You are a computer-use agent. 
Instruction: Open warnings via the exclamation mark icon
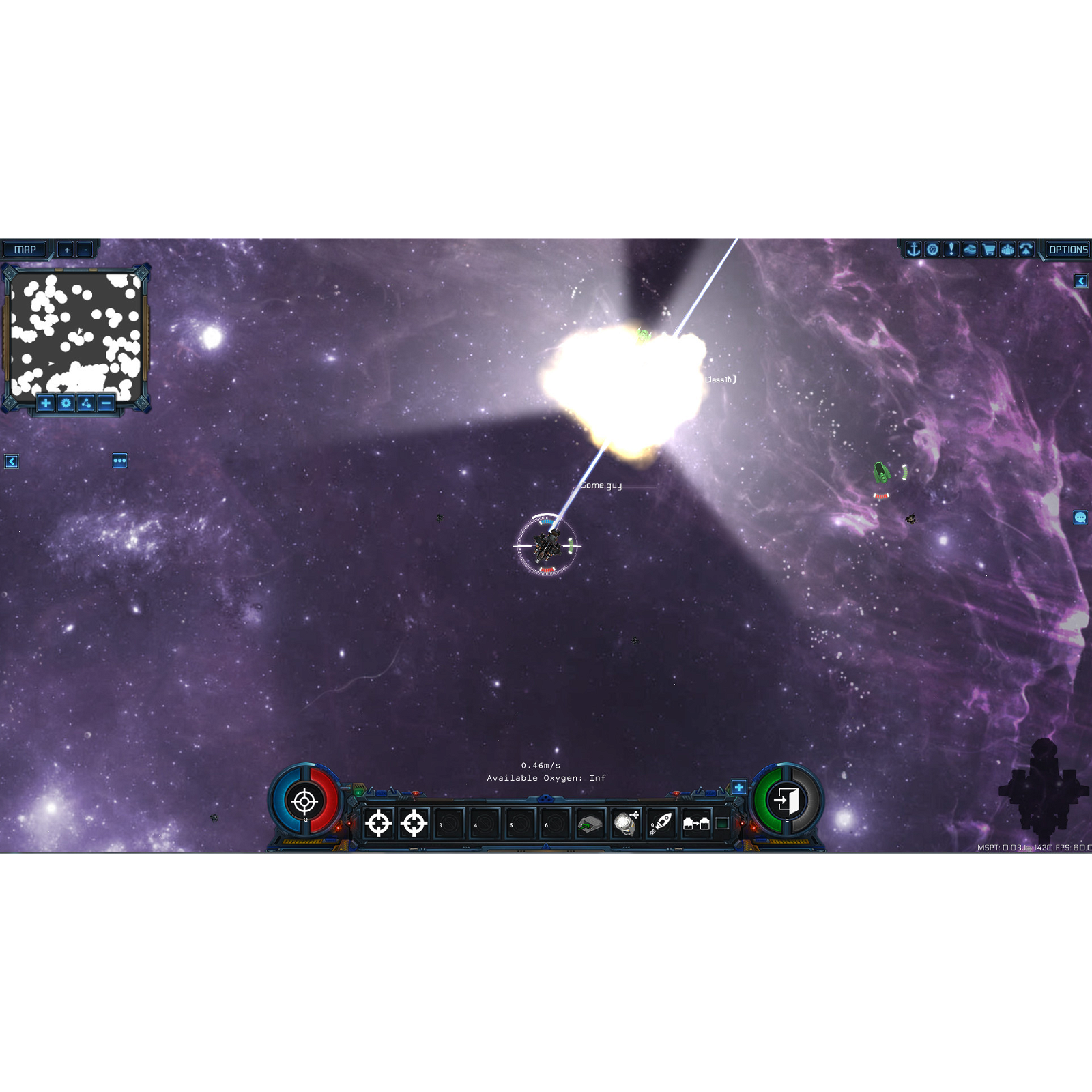950,249
